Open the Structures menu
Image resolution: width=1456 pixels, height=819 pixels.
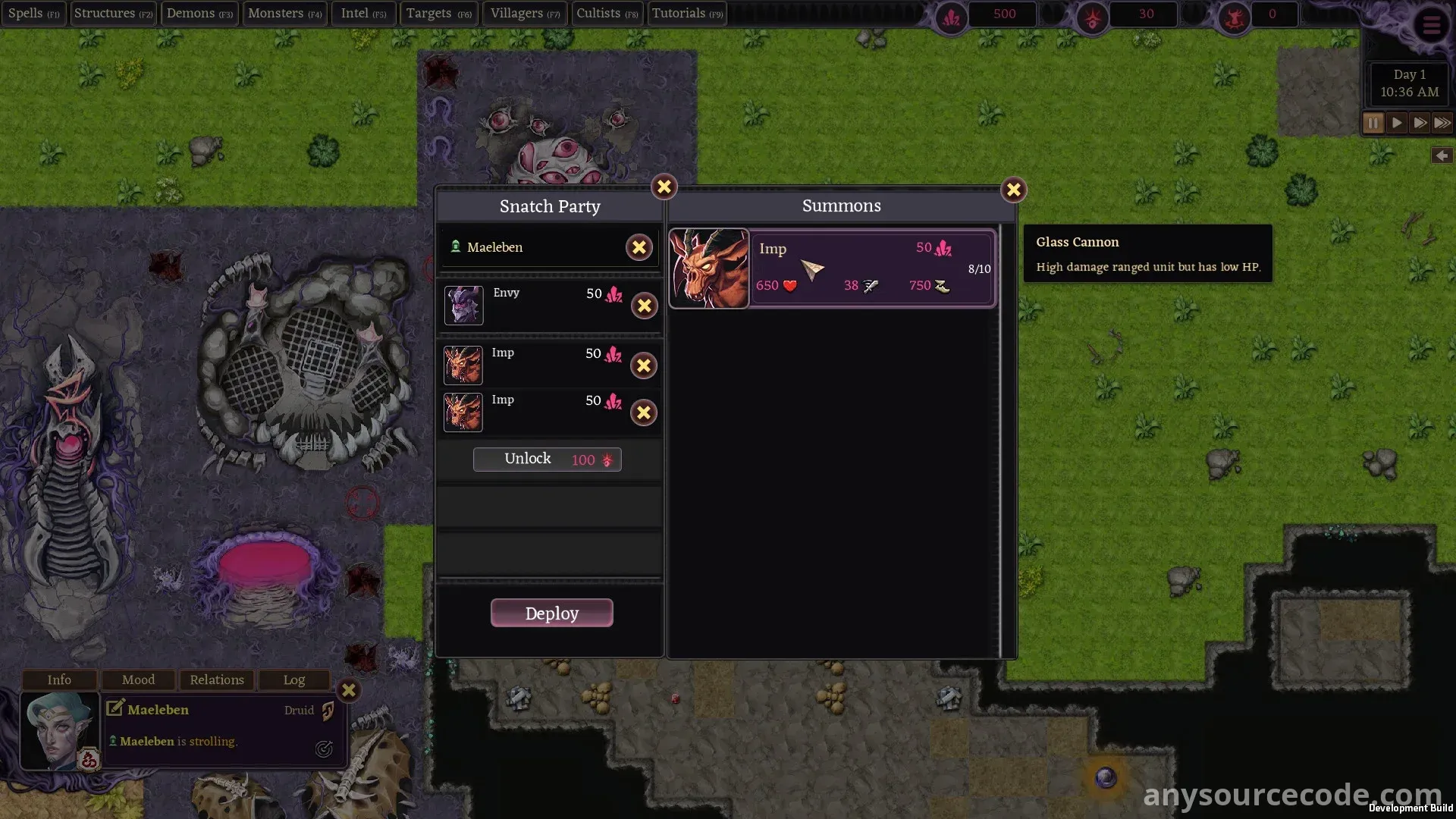pos(113,14)
